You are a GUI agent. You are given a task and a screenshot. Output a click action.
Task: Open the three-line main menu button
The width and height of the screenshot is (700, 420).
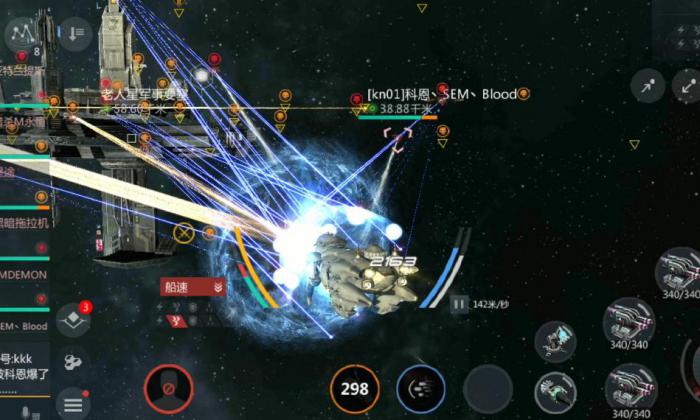coord(72,405)
